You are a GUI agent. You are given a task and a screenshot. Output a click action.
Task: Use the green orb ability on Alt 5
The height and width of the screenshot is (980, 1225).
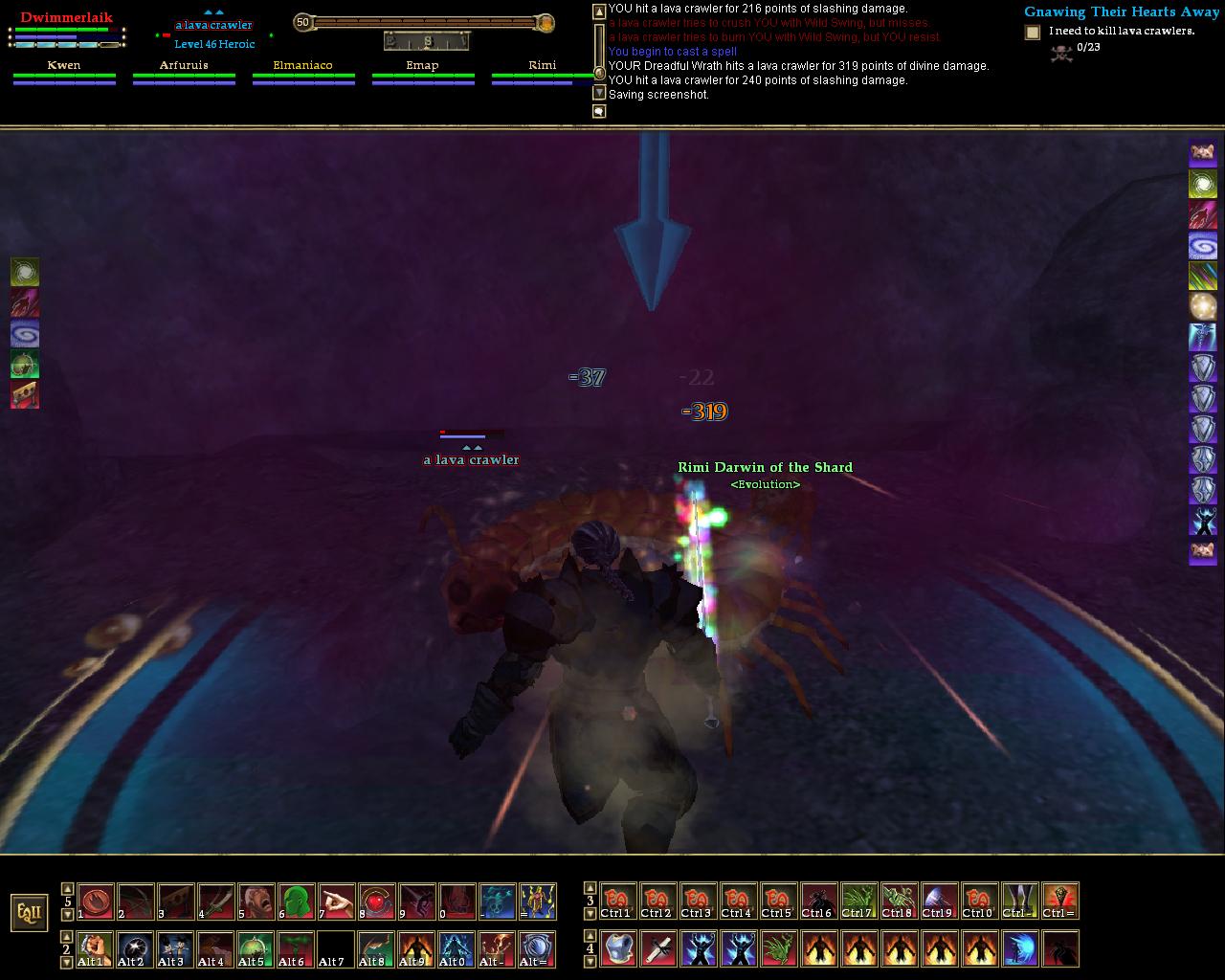[x=256, y=948]
